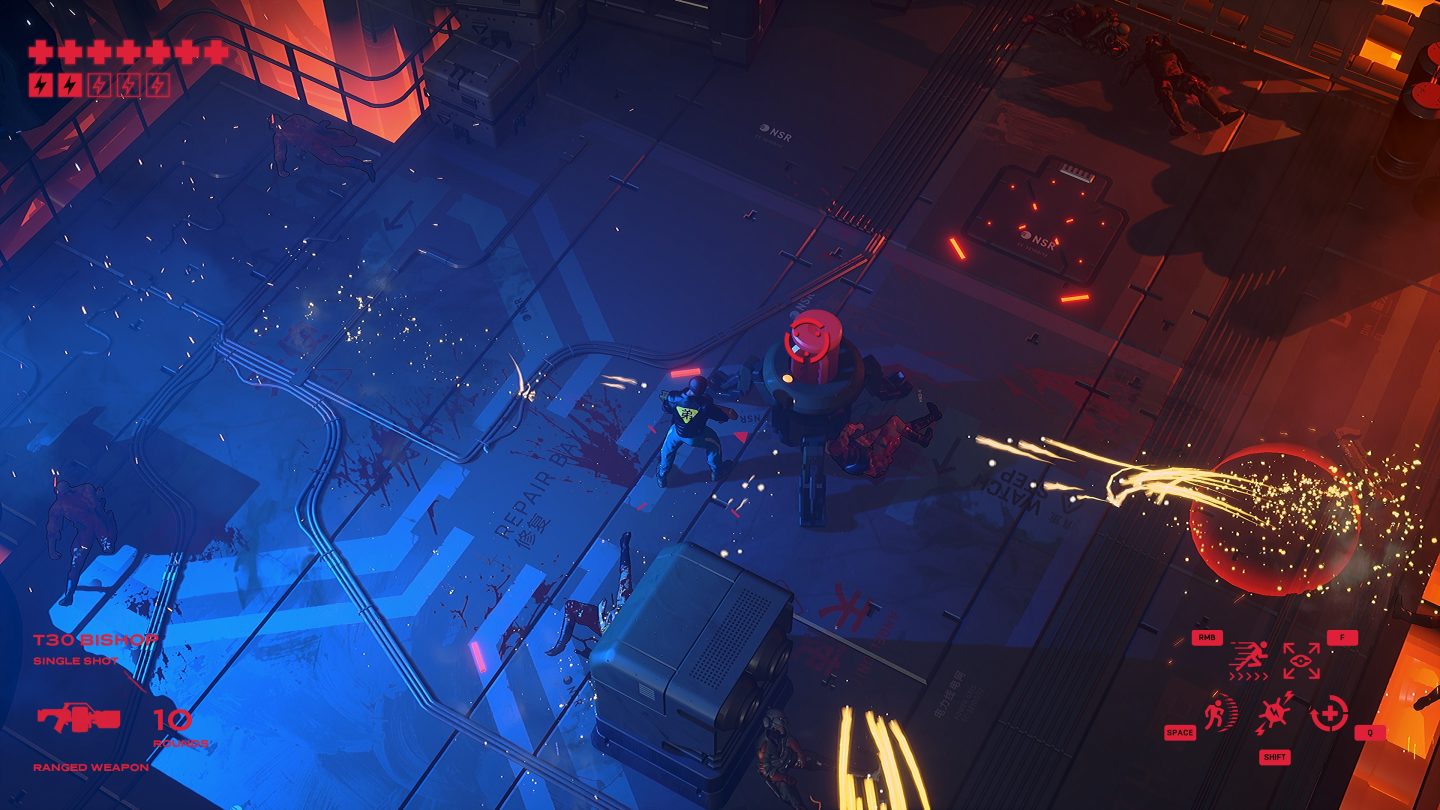Click the RMB keybind badge
1440x810 pixels.
[x=1208, y=637]
